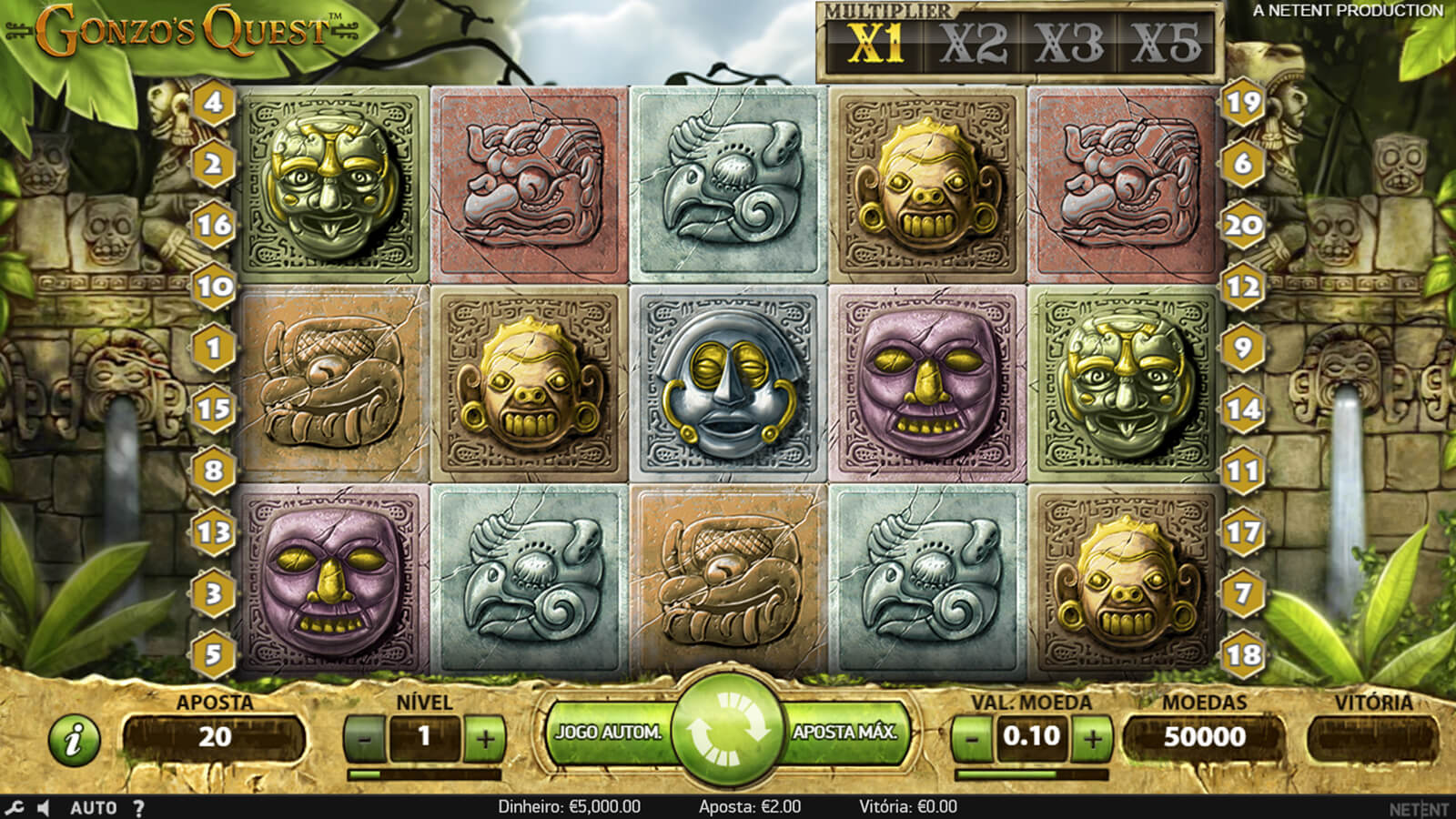Show payline 13 on the reels
The image size is (1456, 819).
214,531
